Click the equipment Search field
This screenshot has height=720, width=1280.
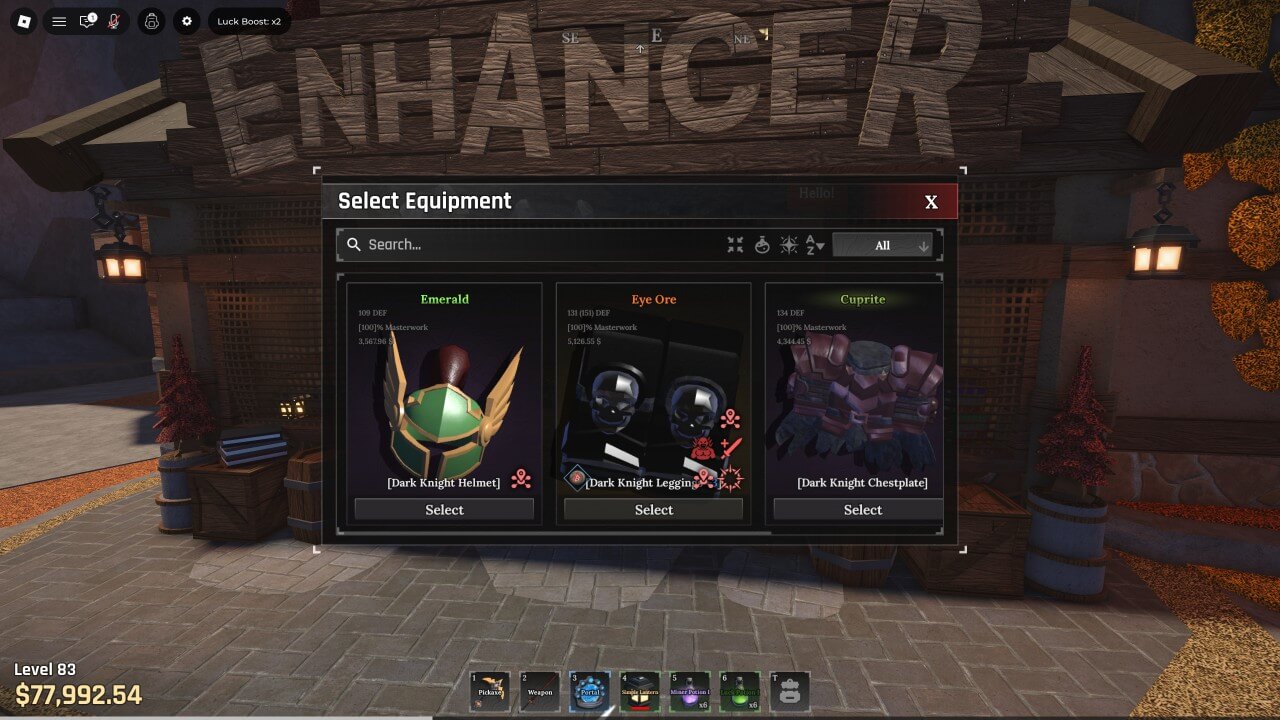coord(530,245)
